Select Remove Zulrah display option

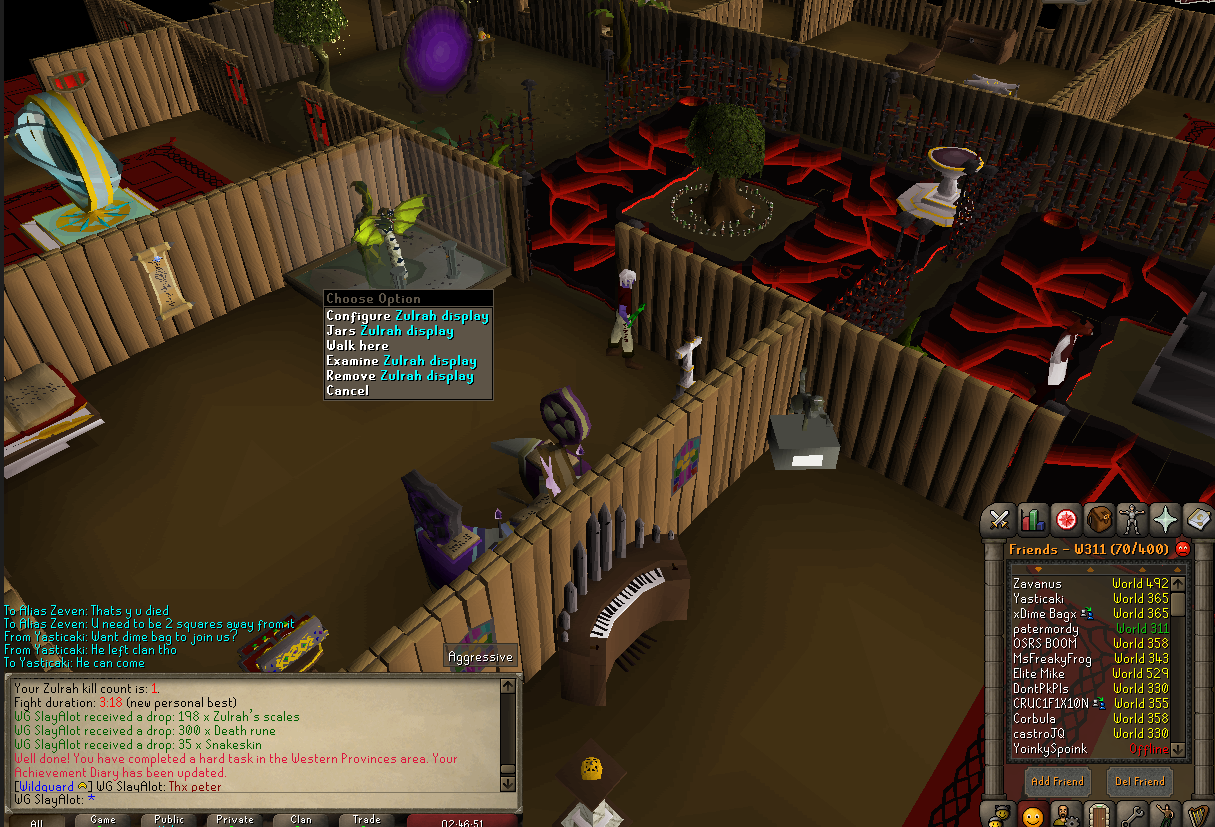[x=399, y=376]
